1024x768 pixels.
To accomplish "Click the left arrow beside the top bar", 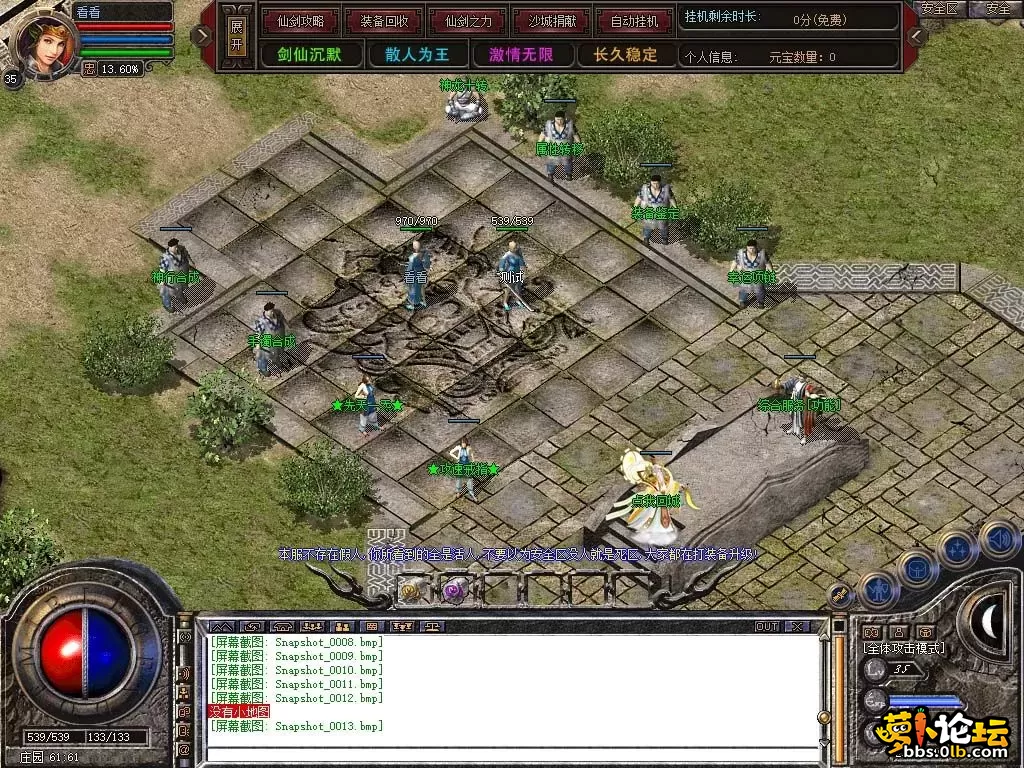I will click(203, 36).
